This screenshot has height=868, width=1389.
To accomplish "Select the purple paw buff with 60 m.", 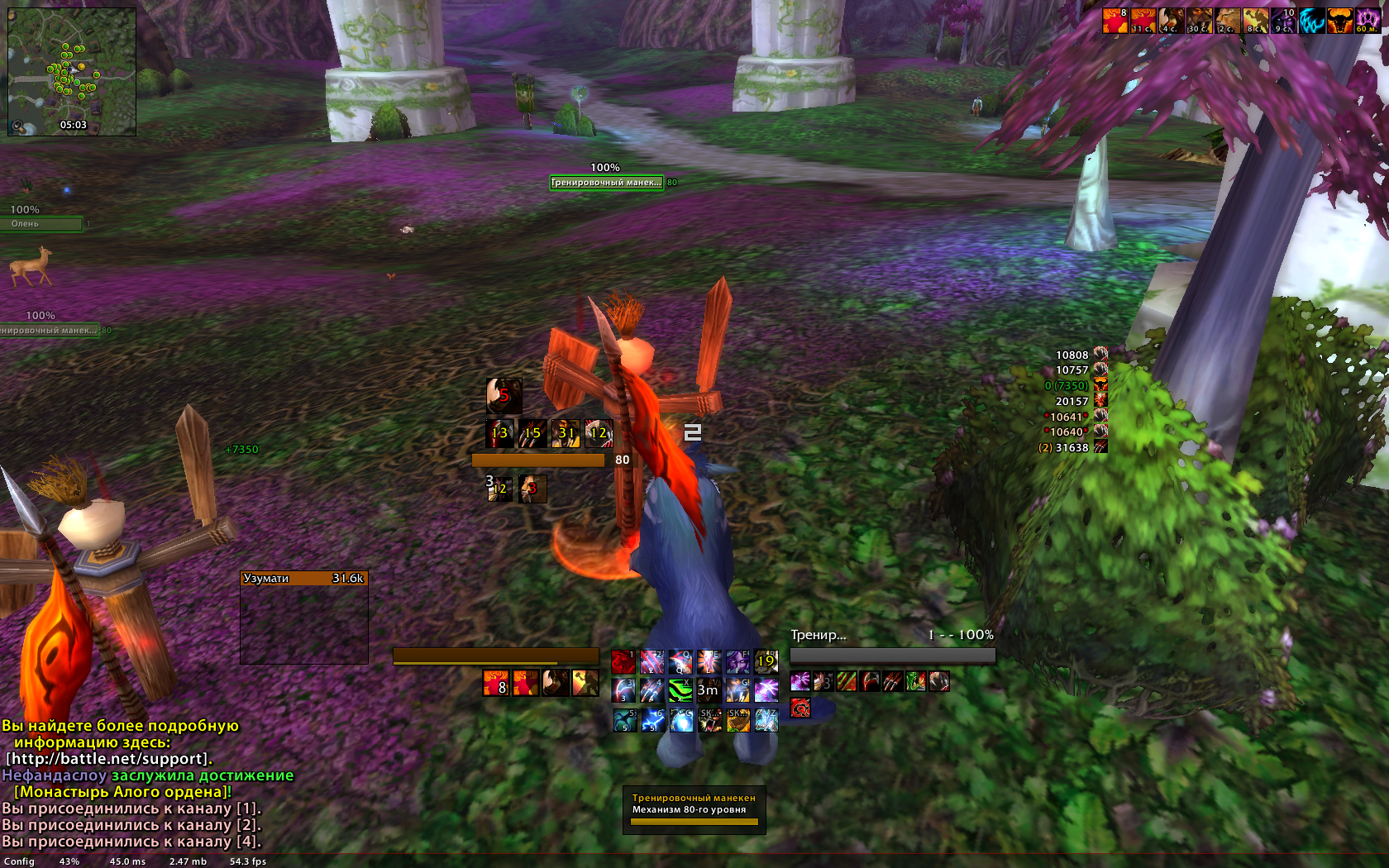I will [1368, 21].
